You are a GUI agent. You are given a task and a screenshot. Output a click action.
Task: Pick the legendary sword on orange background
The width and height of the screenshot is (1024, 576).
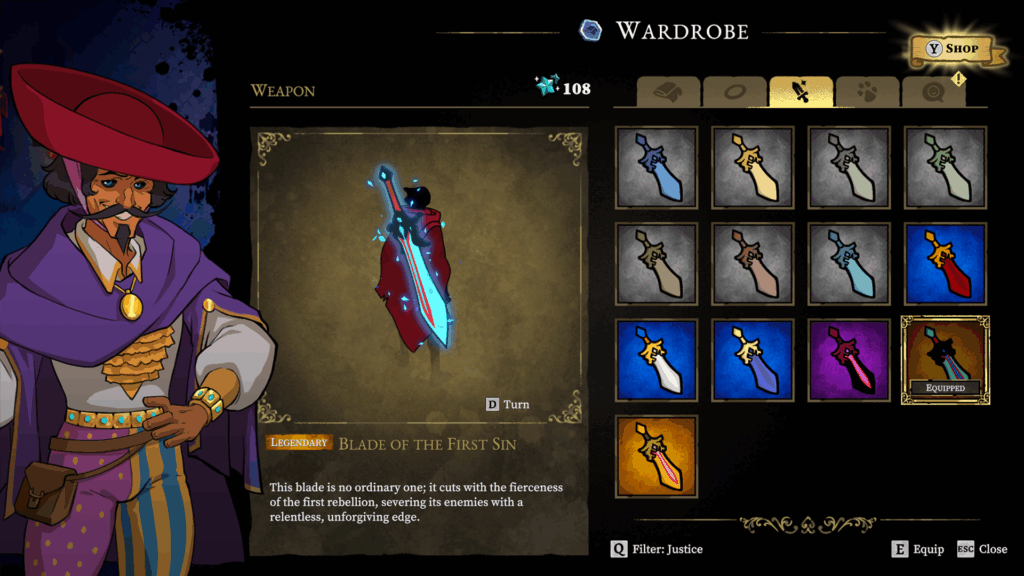click(x=656, y=456)
